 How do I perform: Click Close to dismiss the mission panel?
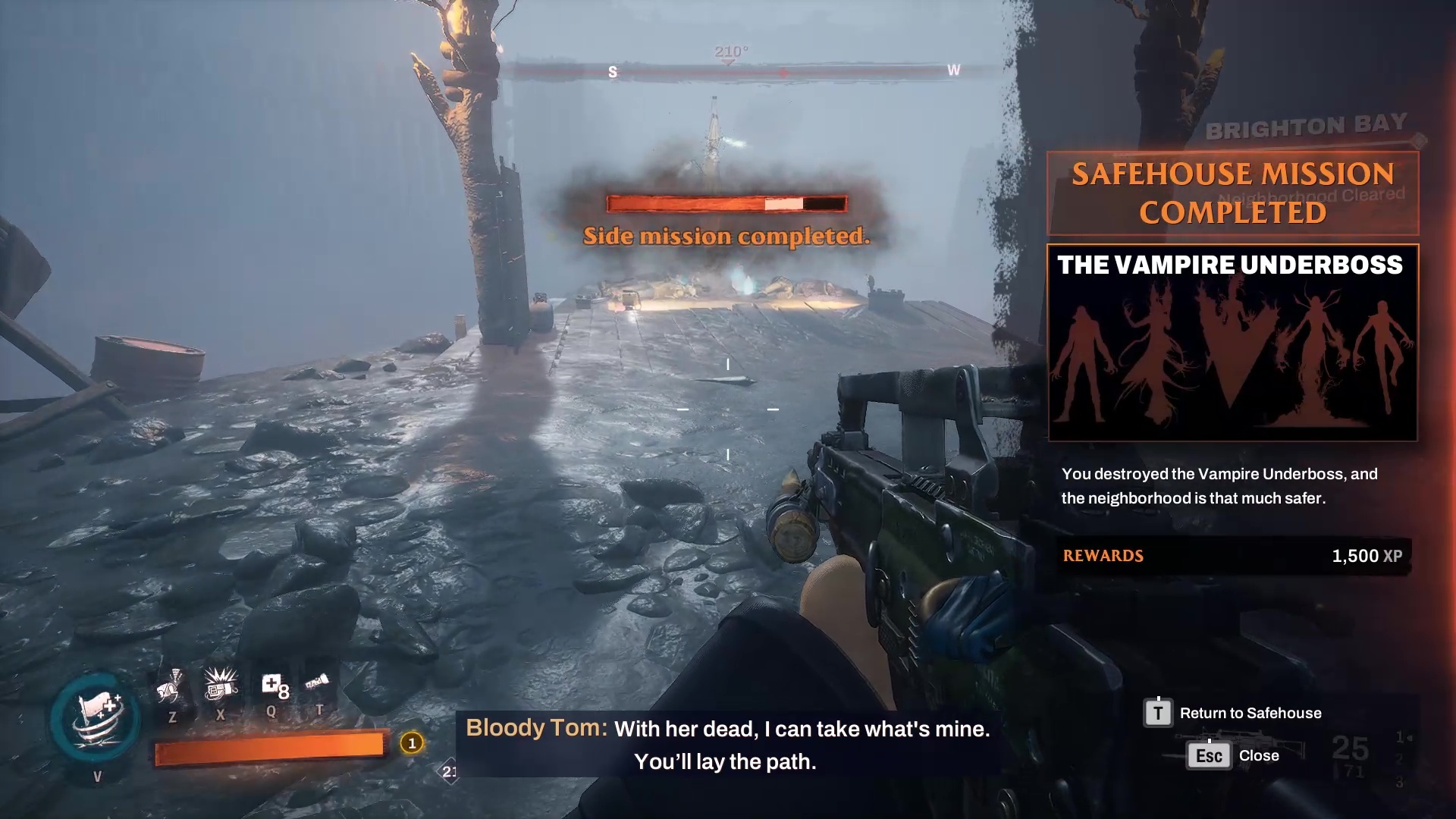(1260, 755)
